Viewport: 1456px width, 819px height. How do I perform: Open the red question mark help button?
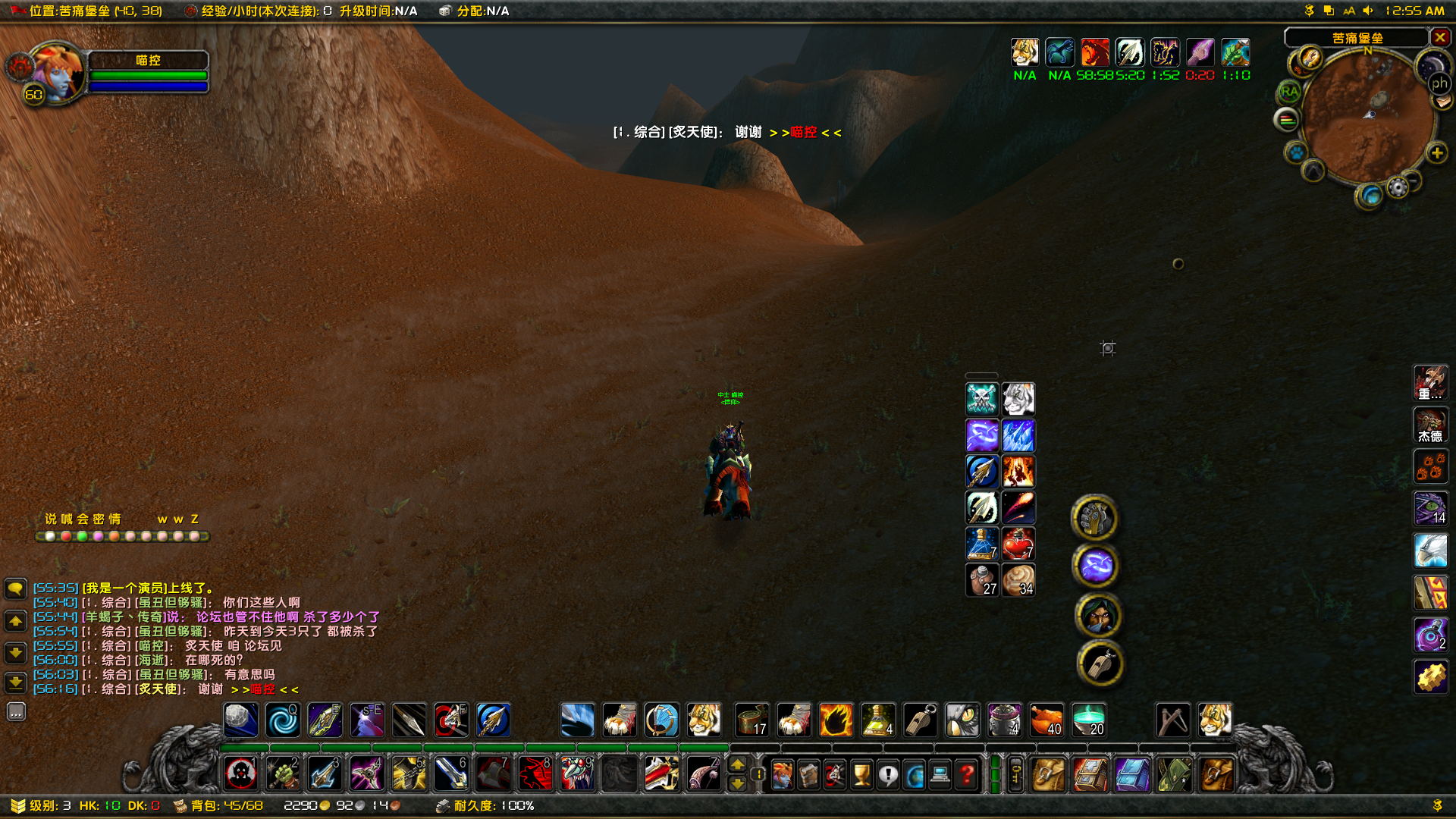pos(967,775)
